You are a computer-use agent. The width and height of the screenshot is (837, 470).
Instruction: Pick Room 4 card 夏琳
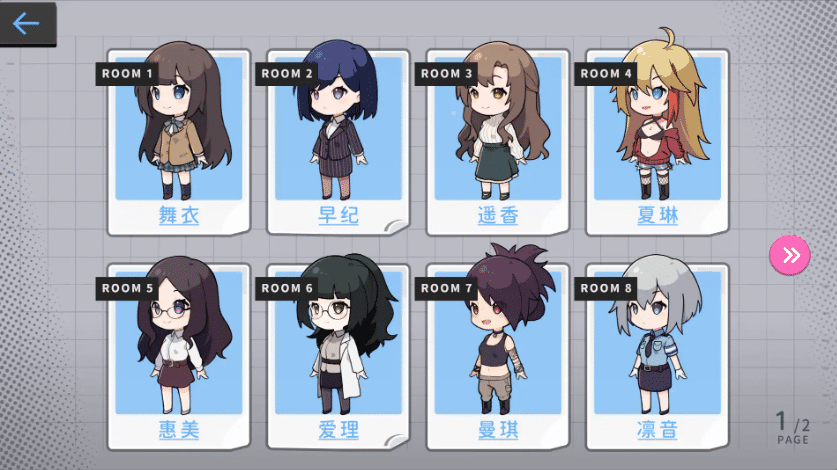click(656, 140)
